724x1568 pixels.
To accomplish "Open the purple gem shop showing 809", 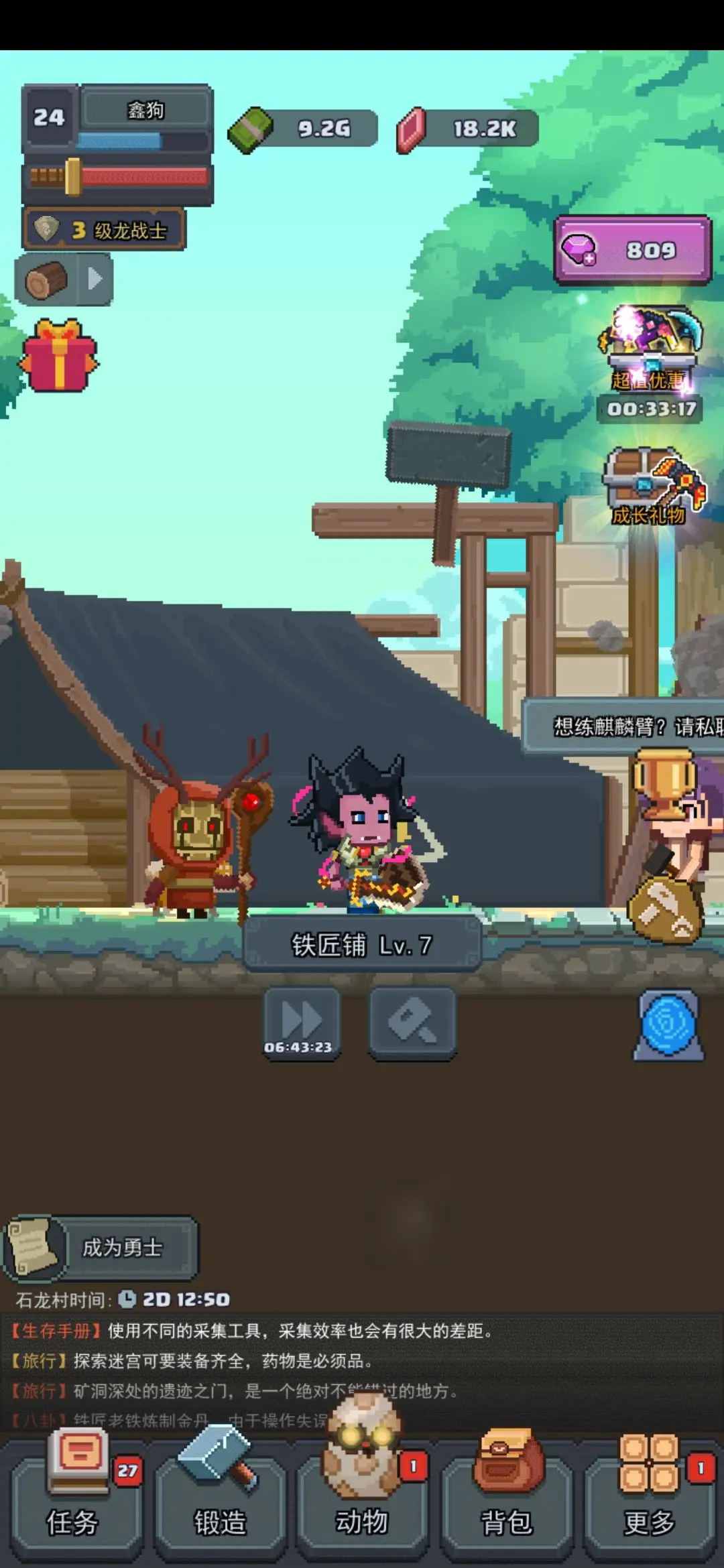I will [x=632, y=250].
